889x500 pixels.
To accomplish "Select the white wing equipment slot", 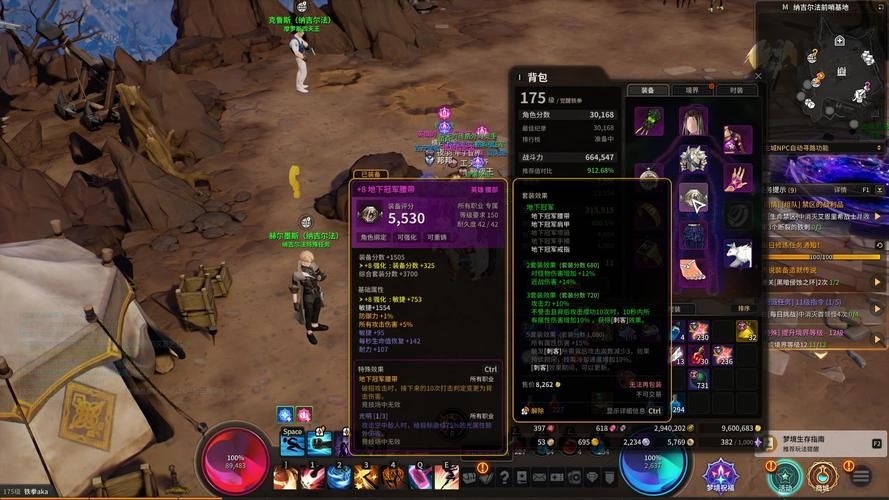I will (x=737, y=254).
